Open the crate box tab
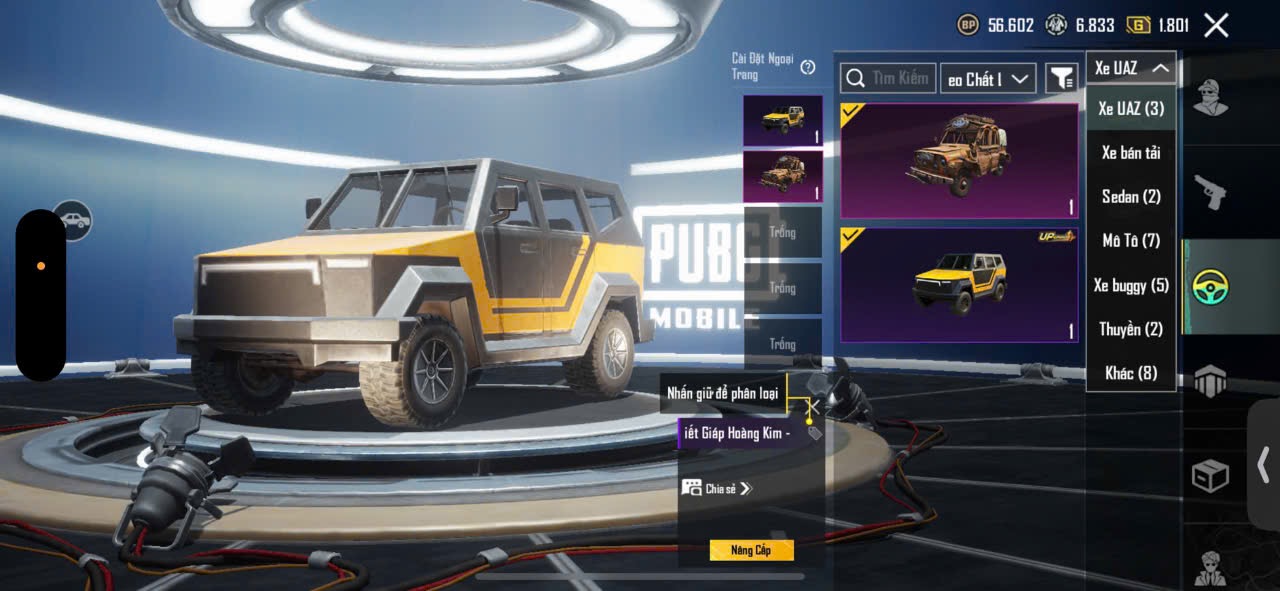Screen dimensions: 1280x591 (1211, 477)
